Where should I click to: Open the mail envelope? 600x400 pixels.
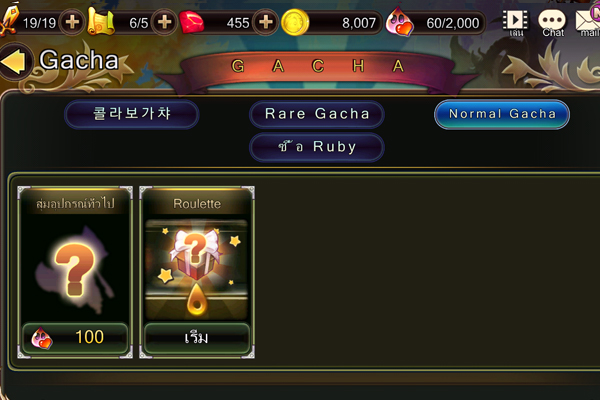(x=588, y=22)
